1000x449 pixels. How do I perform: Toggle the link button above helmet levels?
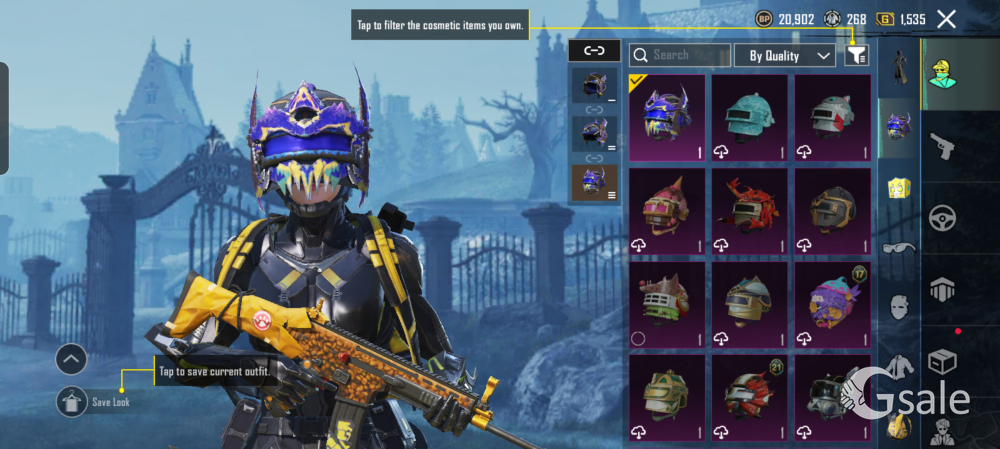(x=594, y=51)
